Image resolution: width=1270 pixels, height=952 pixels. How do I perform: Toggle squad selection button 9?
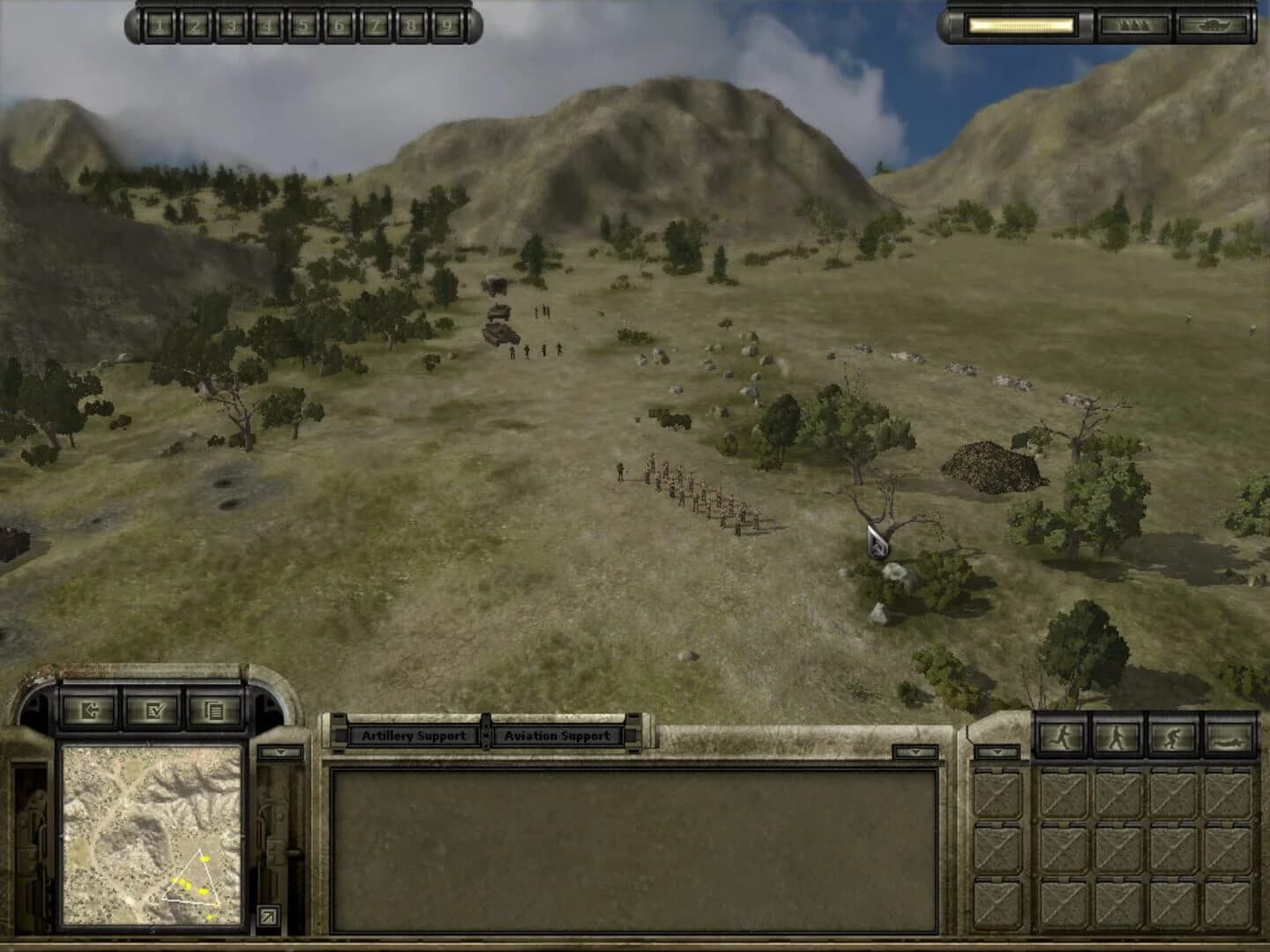pos(448,26)
